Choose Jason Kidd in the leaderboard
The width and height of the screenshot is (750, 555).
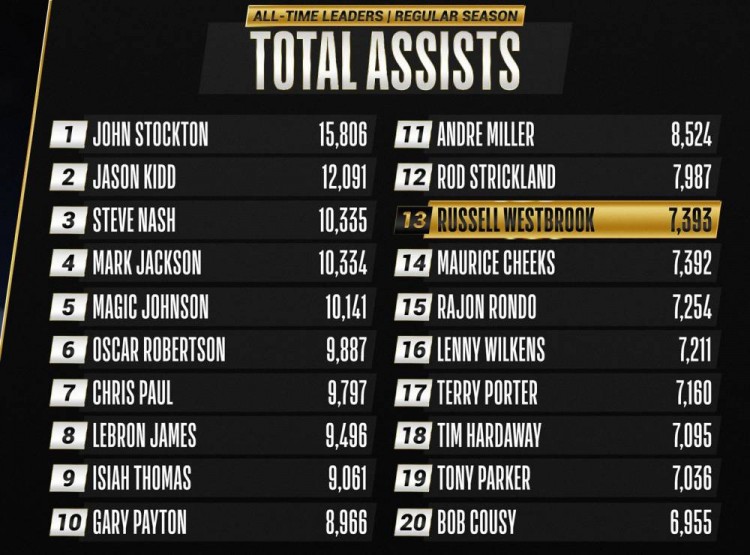210,178
